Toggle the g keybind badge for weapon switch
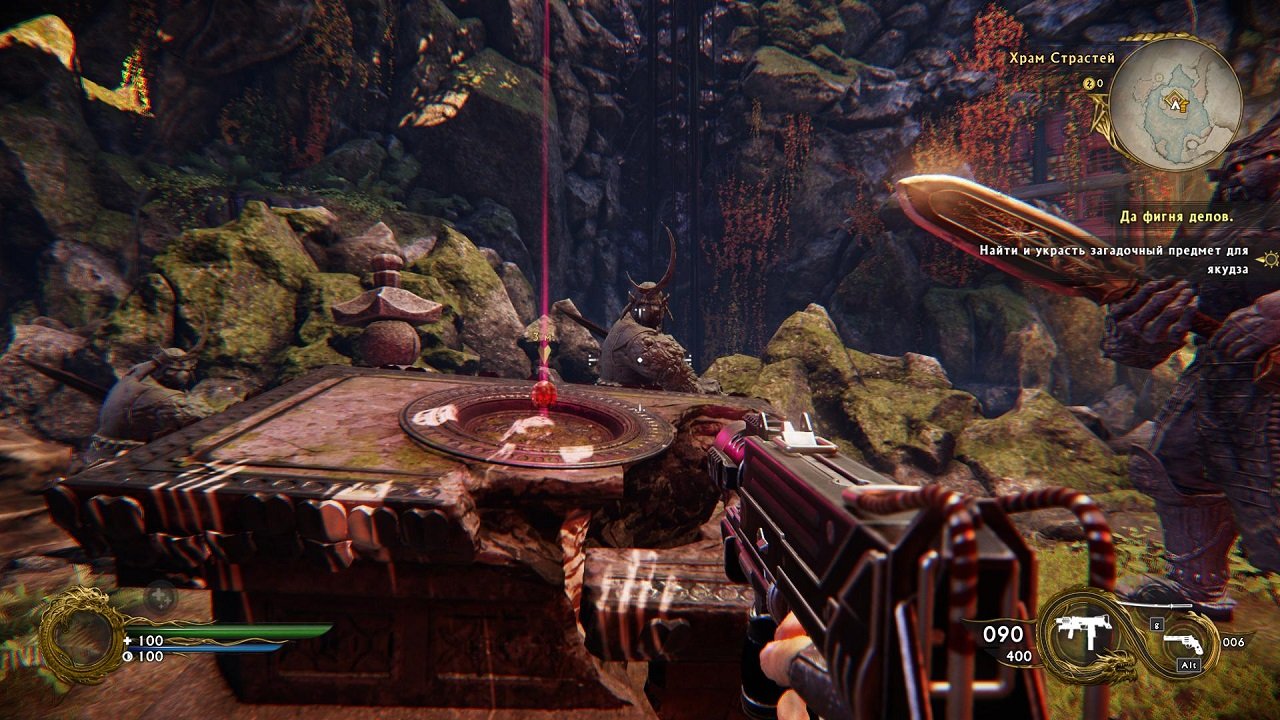 click(1156, 625)
